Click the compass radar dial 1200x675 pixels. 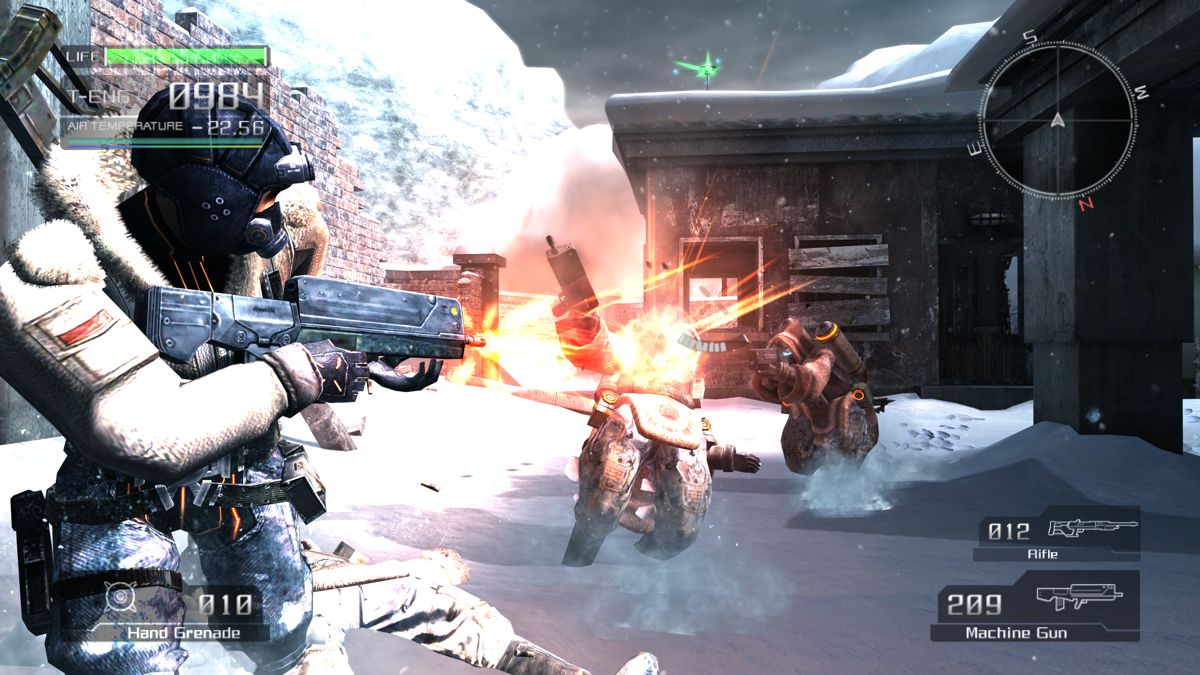(1057, 121)
